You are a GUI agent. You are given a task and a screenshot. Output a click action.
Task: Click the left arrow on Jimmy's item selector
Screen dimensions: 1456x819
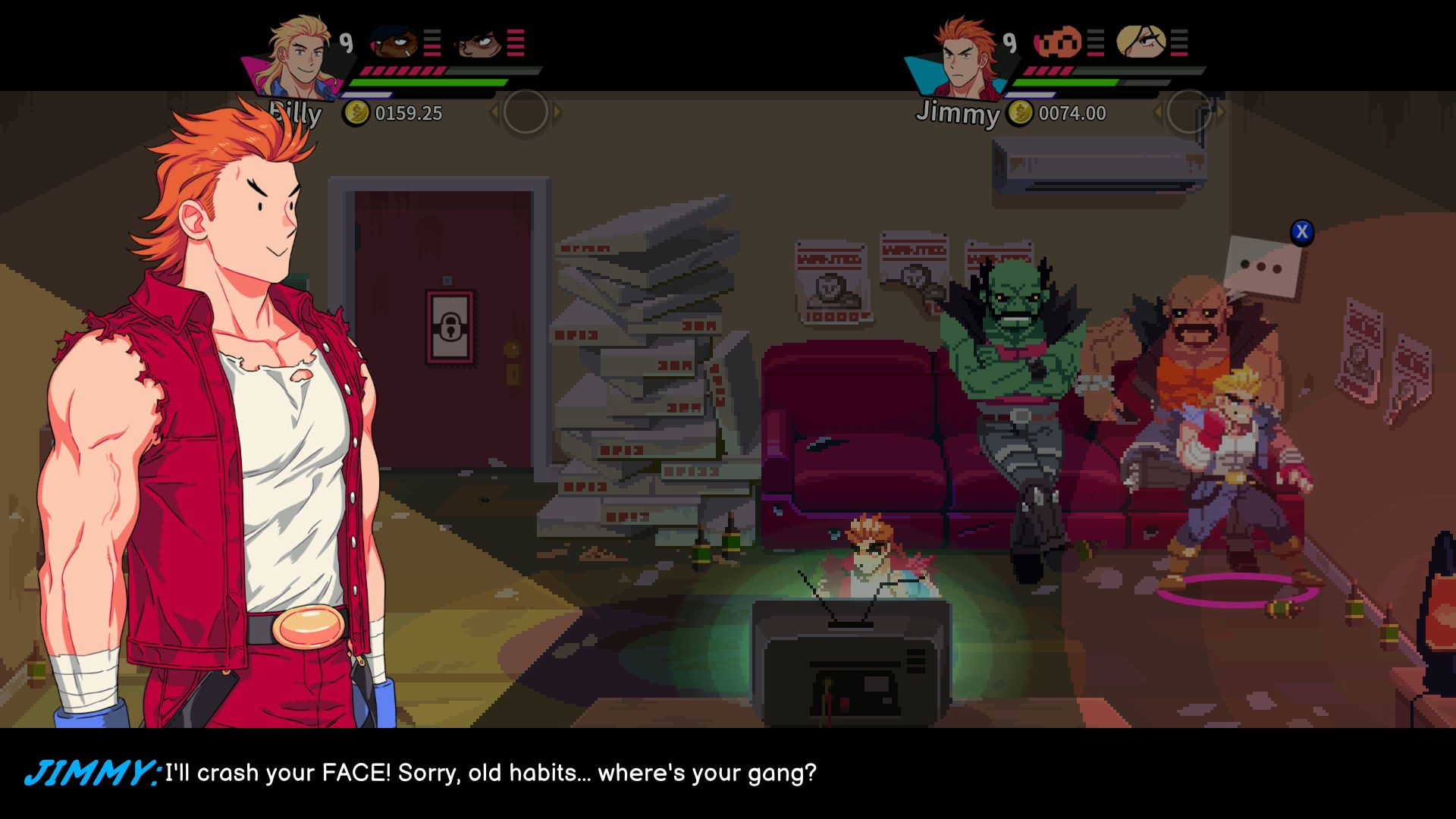(x=1158, y=111)
